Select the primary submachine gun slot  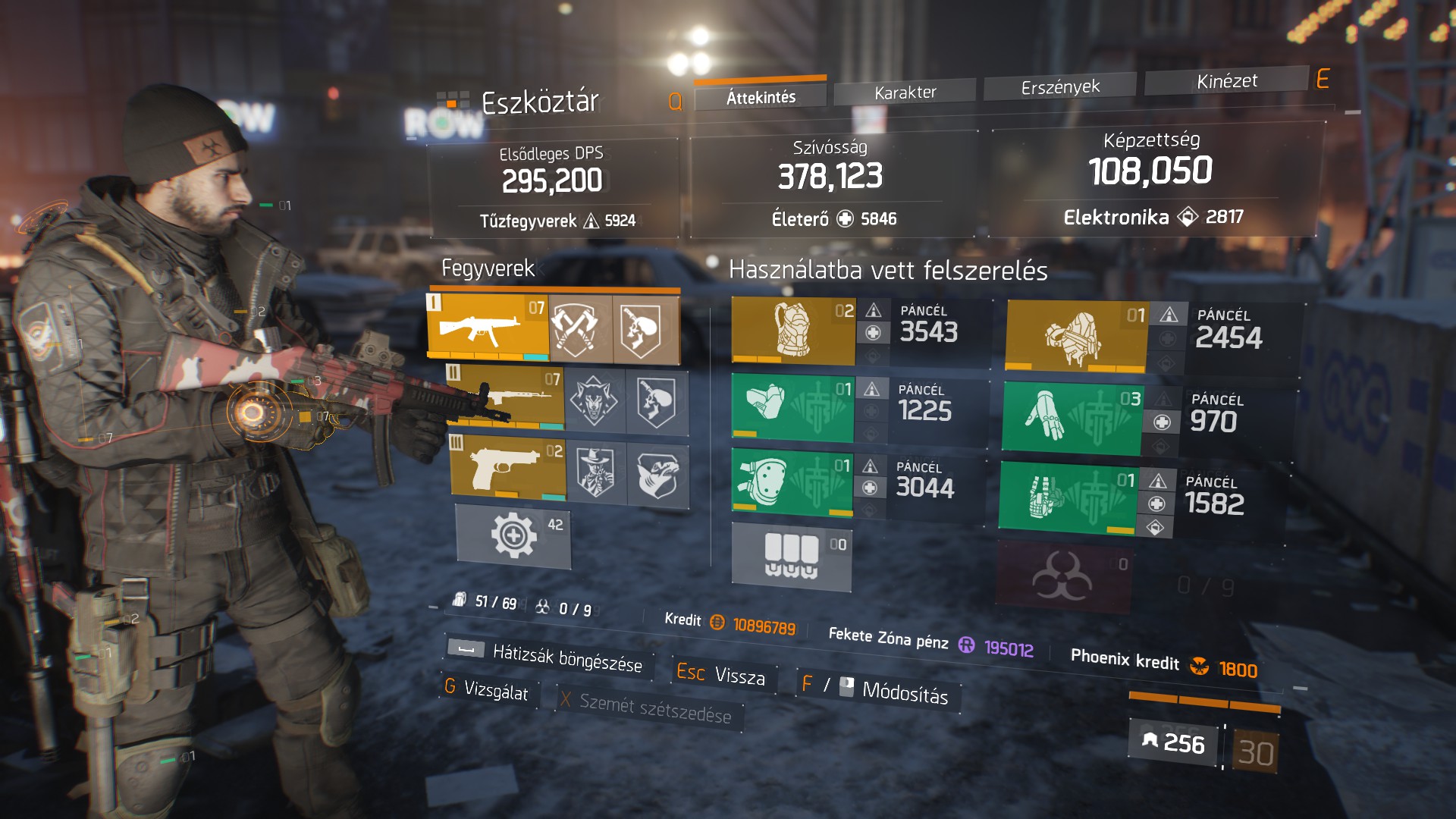click(x=487, y=327)
